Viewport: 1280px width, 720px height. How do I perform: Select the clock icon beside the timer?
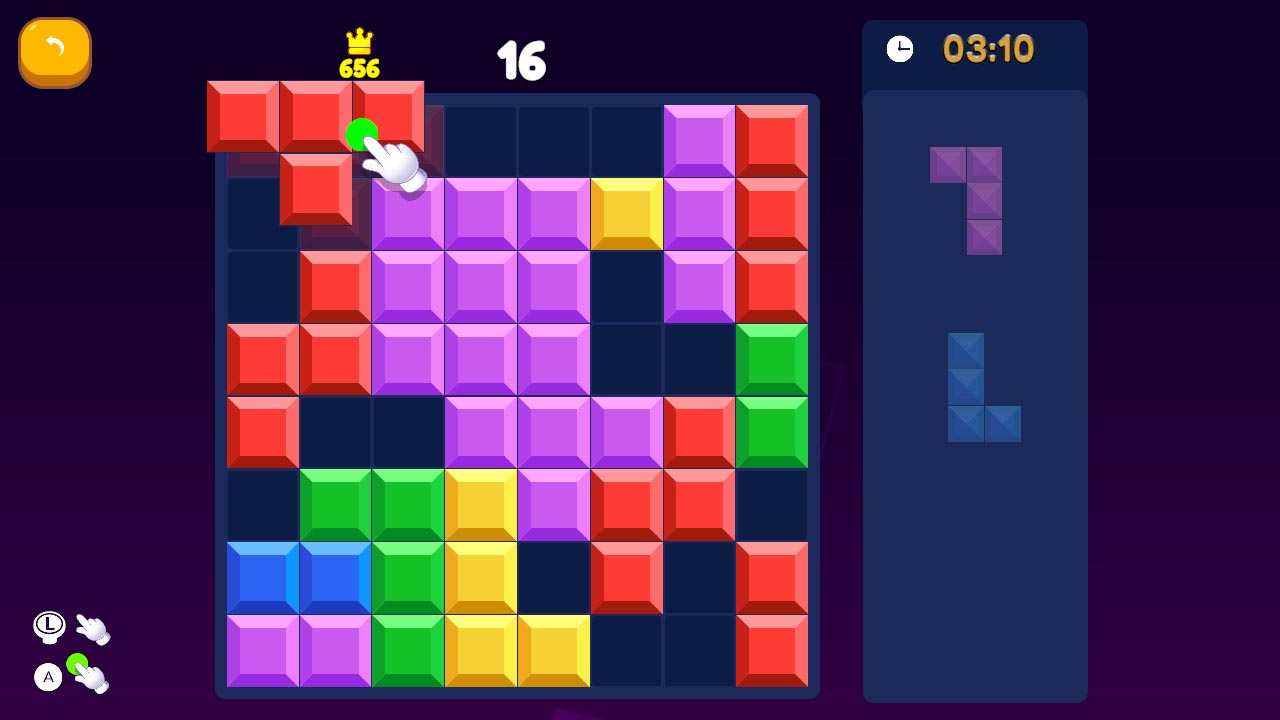coord(900,47)
